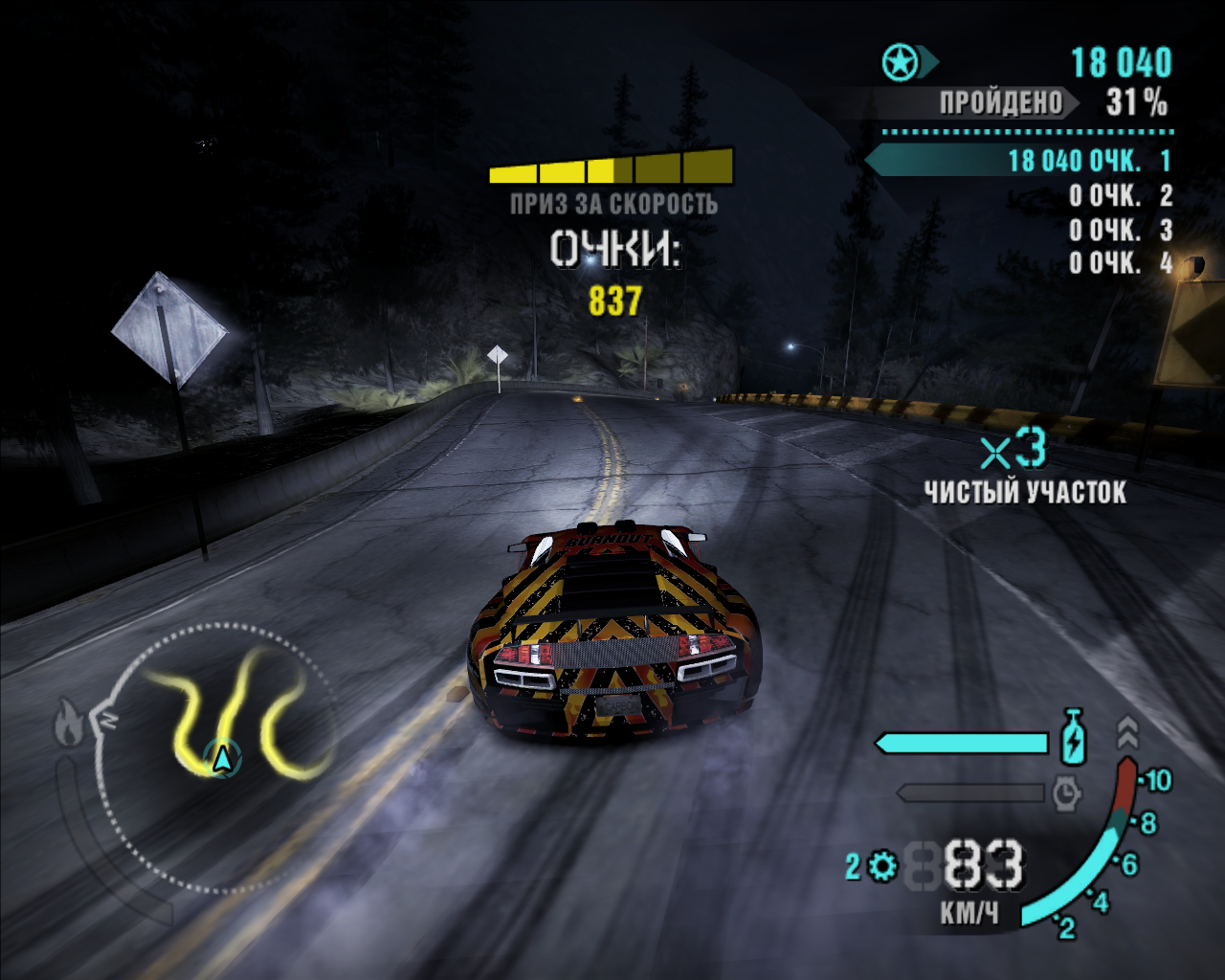The height and width of the screenshot is (980, 1225).
Task: Click the gear cog icon by the speedometer
Action: pos(882,867)
